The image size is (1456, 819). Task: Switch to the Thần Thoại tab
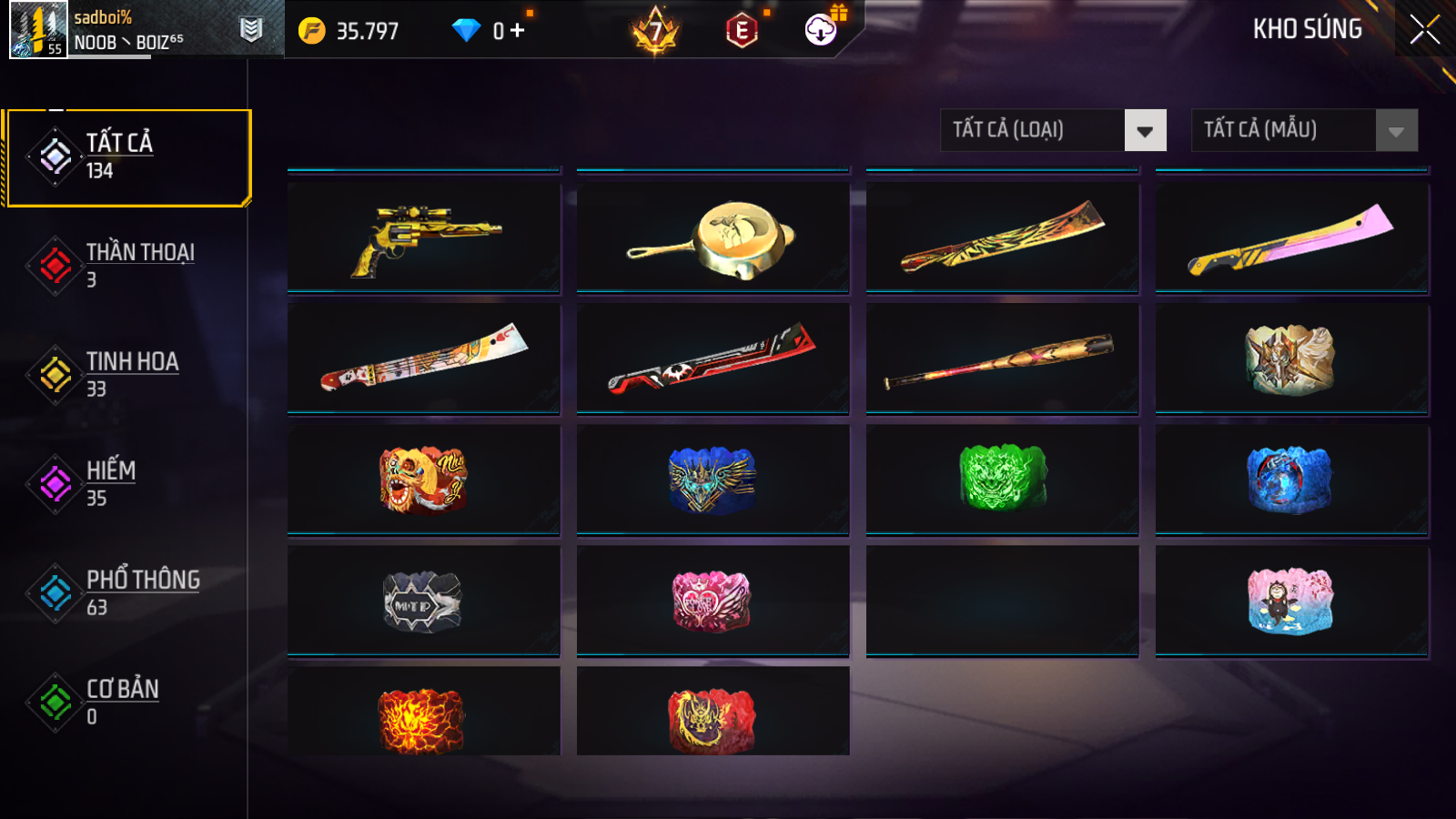[x=127, y=266]
